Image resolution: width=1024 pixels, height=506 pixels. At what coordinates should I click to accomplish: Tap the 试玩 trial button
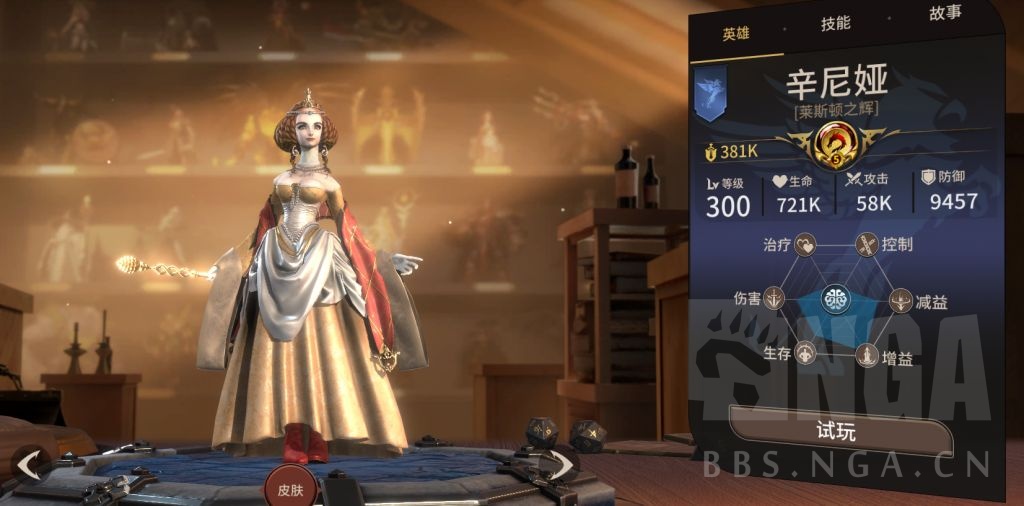(840, 432)
